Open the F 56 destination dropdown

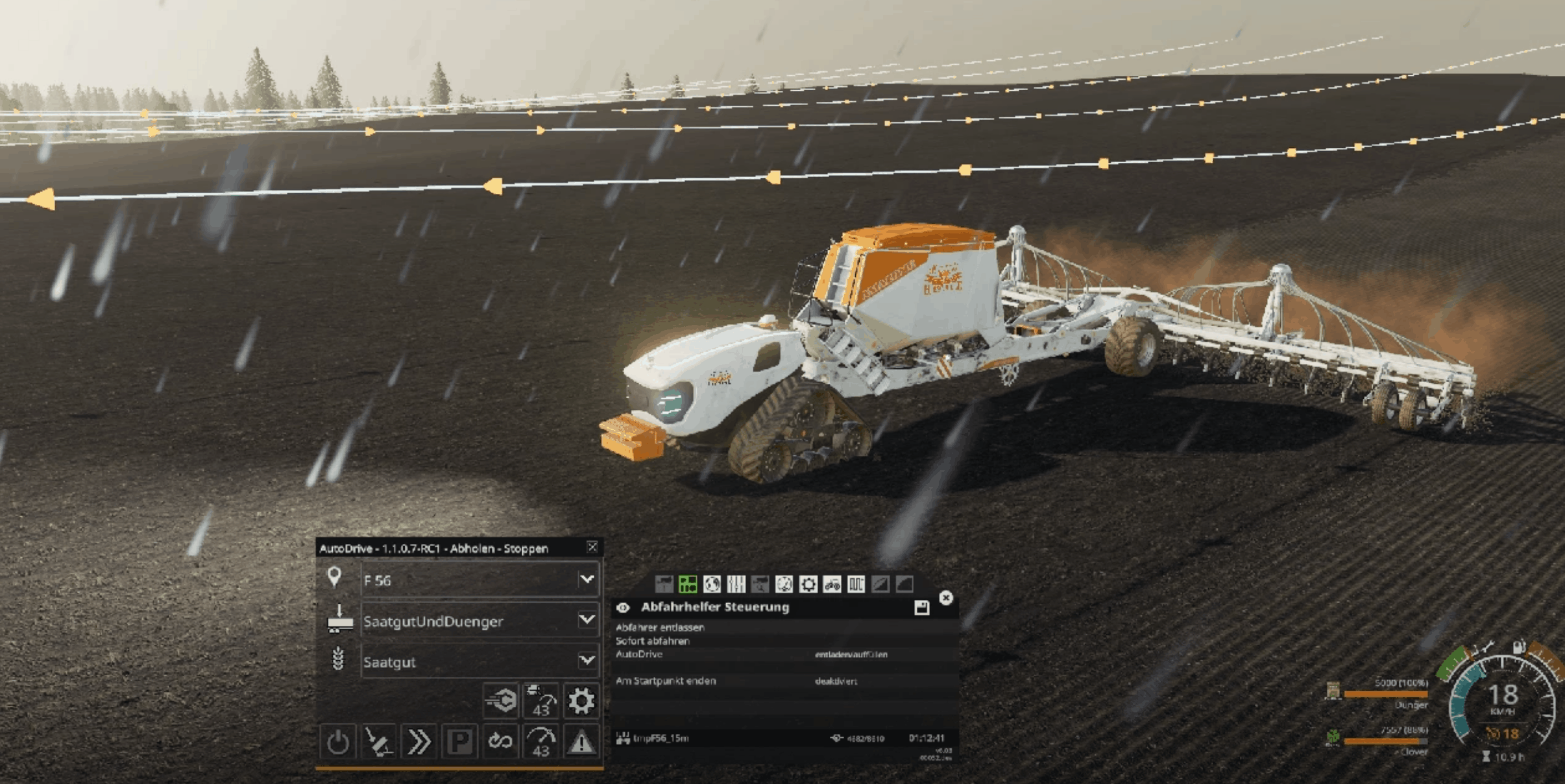(x=586, y=579)
